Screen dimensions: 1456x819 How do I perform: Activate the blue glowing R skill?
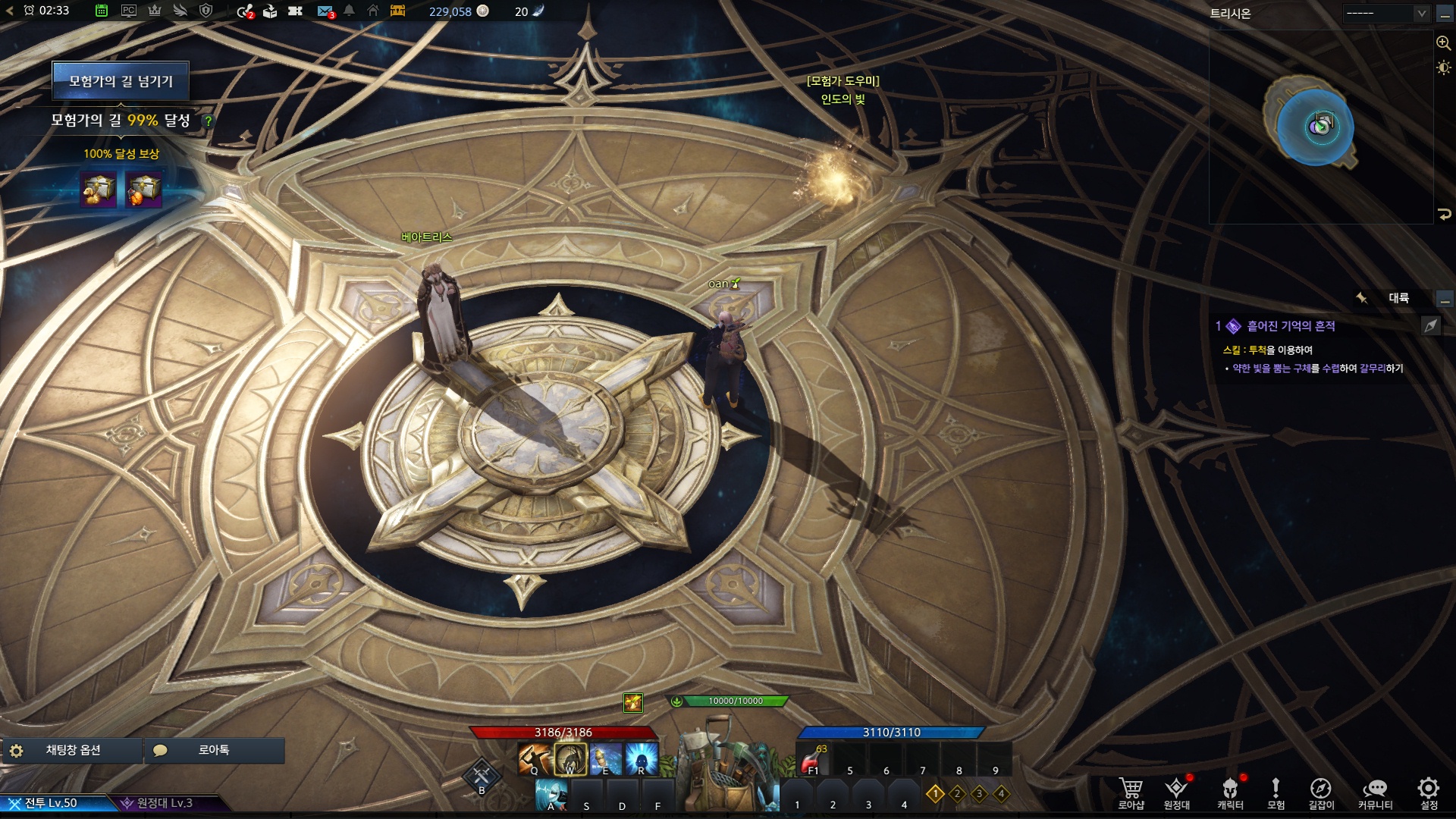pos(642,759)
